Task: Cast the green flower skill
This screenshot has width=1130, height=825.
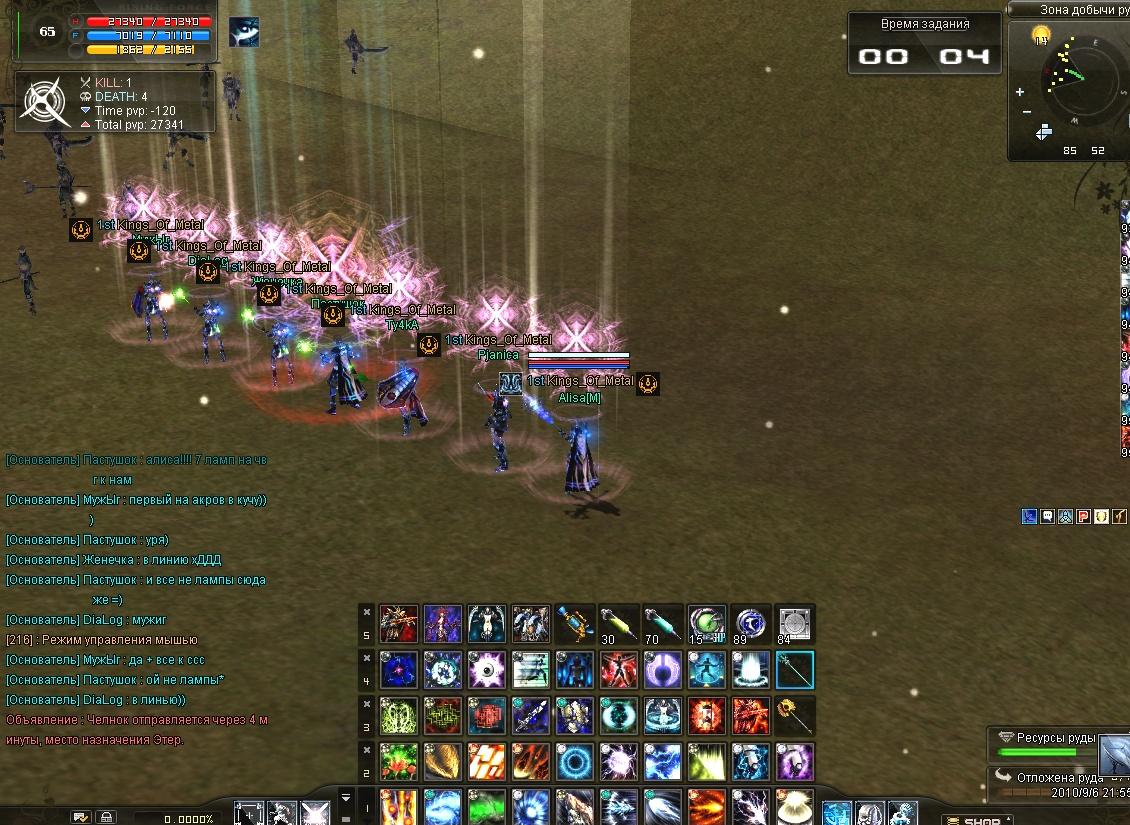Action: tap(399, 762)
